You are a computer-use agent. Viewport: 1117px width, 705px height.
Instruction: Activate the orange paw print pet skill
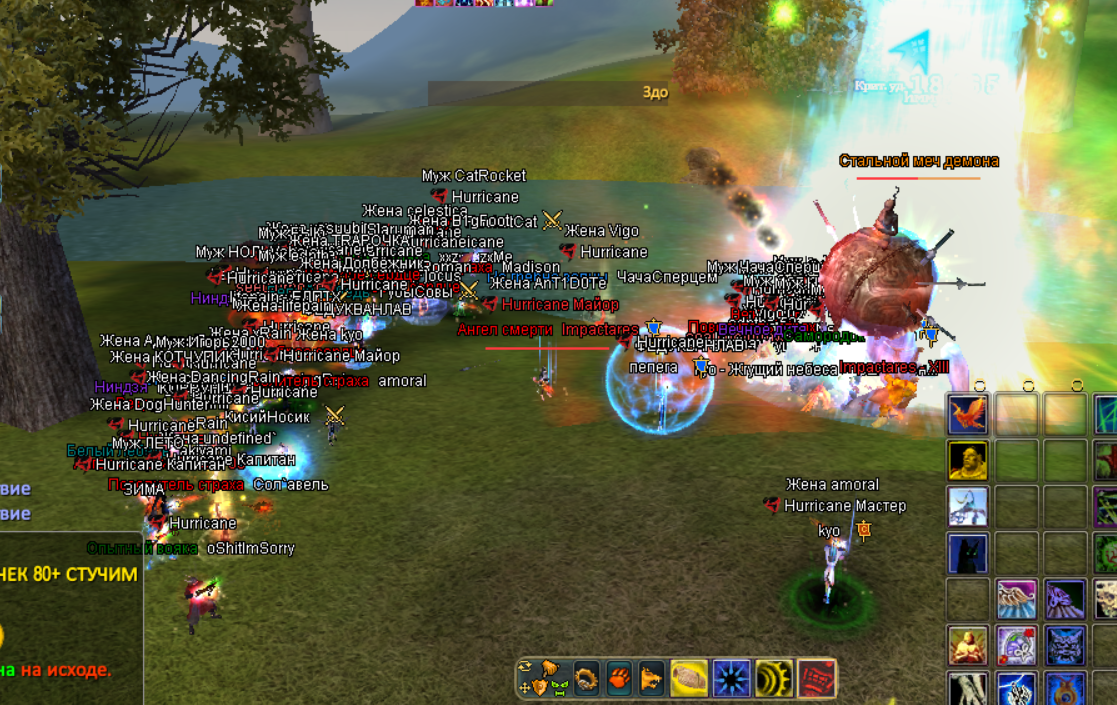click(620, 678)
